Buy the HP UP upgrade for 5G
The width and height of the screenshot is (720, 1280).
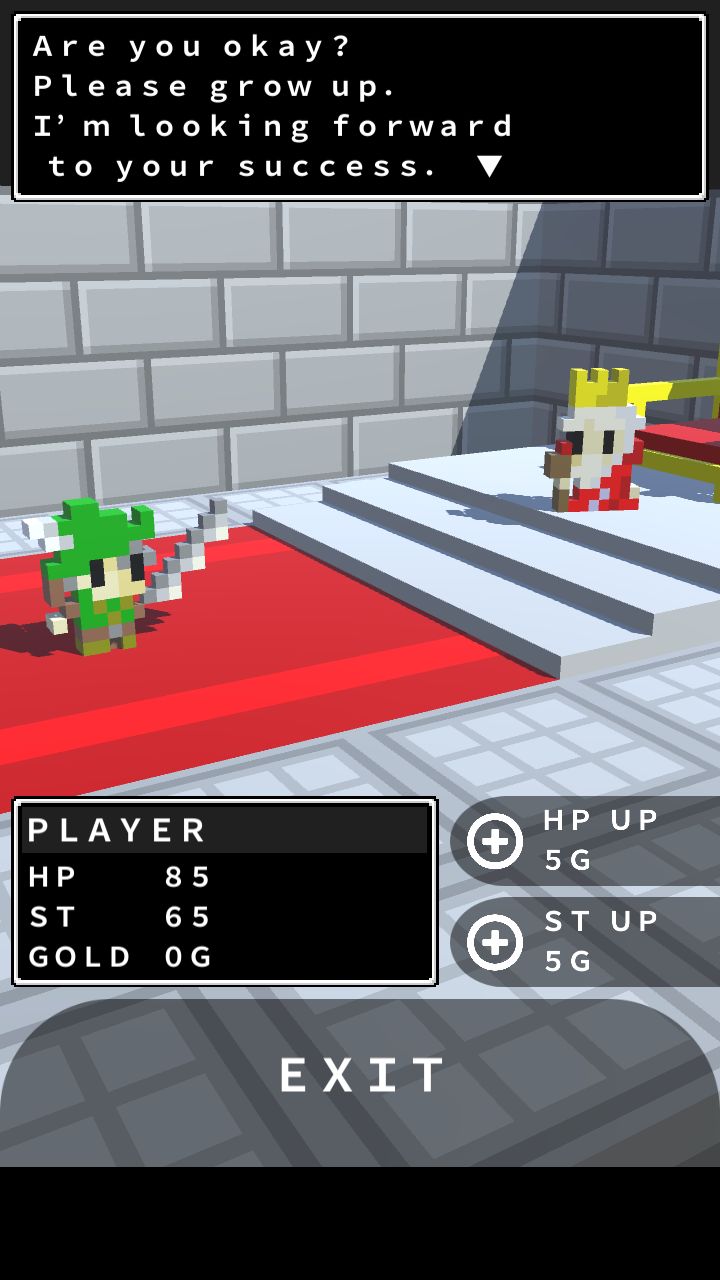pos(496,841)
